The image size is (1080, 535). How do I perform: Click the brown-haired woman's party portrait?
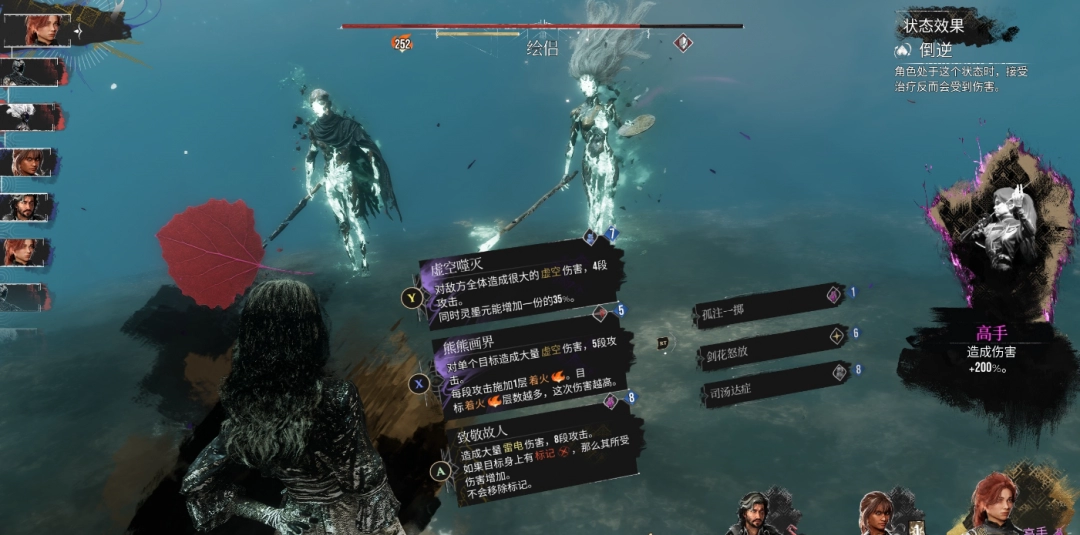pyautogui.click(x=878, y=514)
